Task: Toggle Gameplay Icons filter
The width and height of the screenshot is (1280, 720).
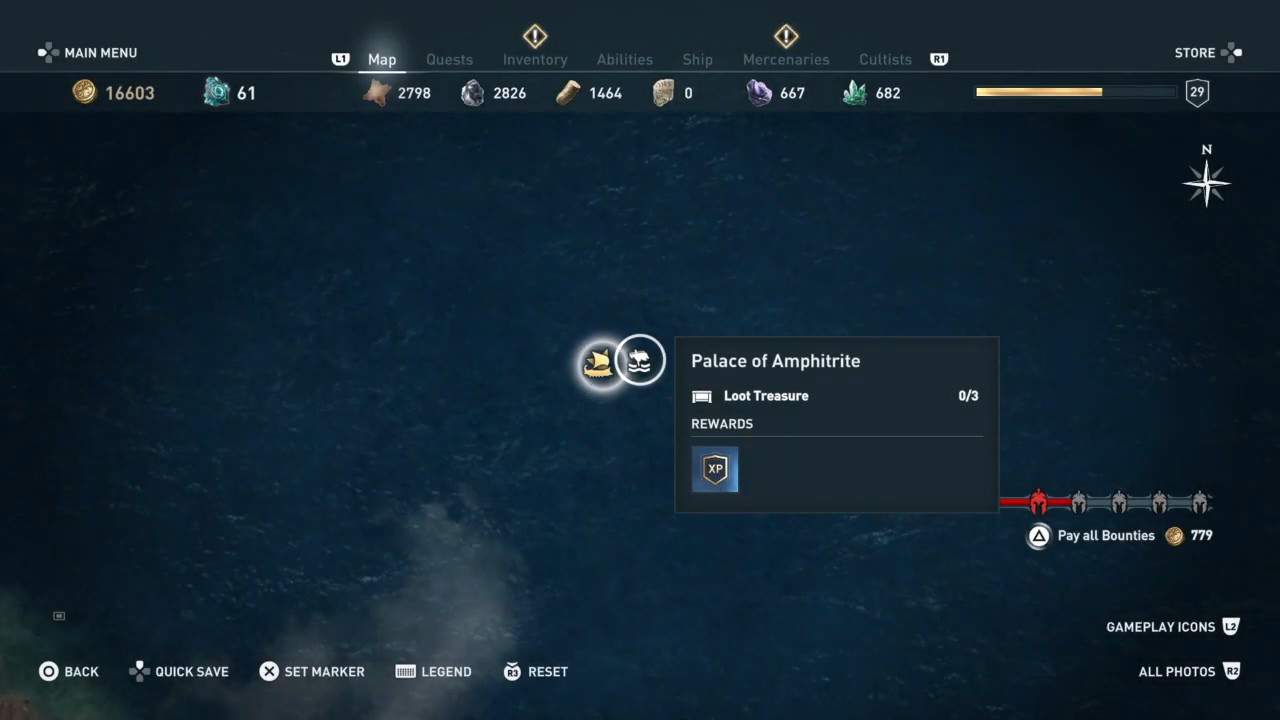Action: (1172, 627)
